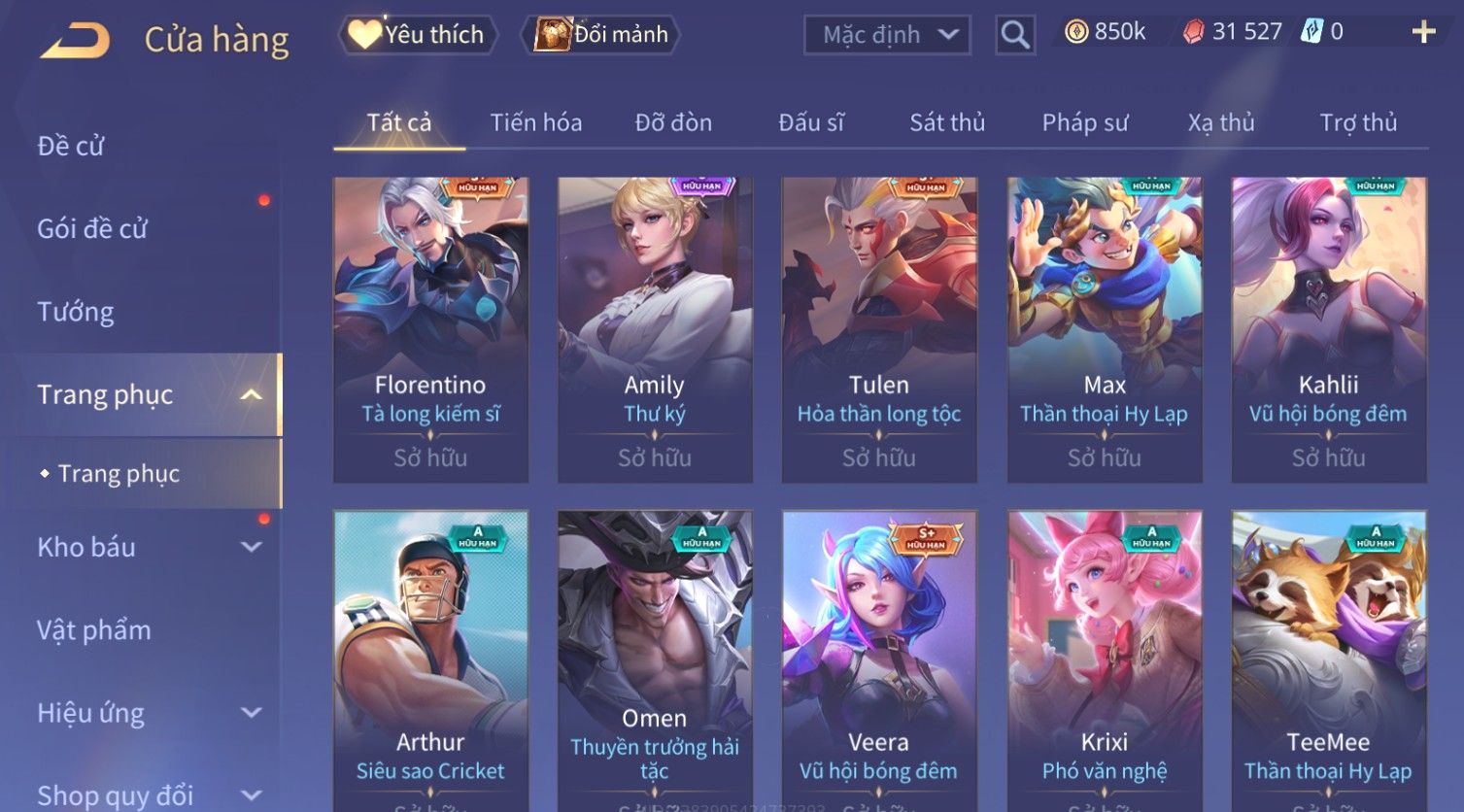Open the Mặc định sort dropdown
1464x812 pixels.
tap(887, 35)
